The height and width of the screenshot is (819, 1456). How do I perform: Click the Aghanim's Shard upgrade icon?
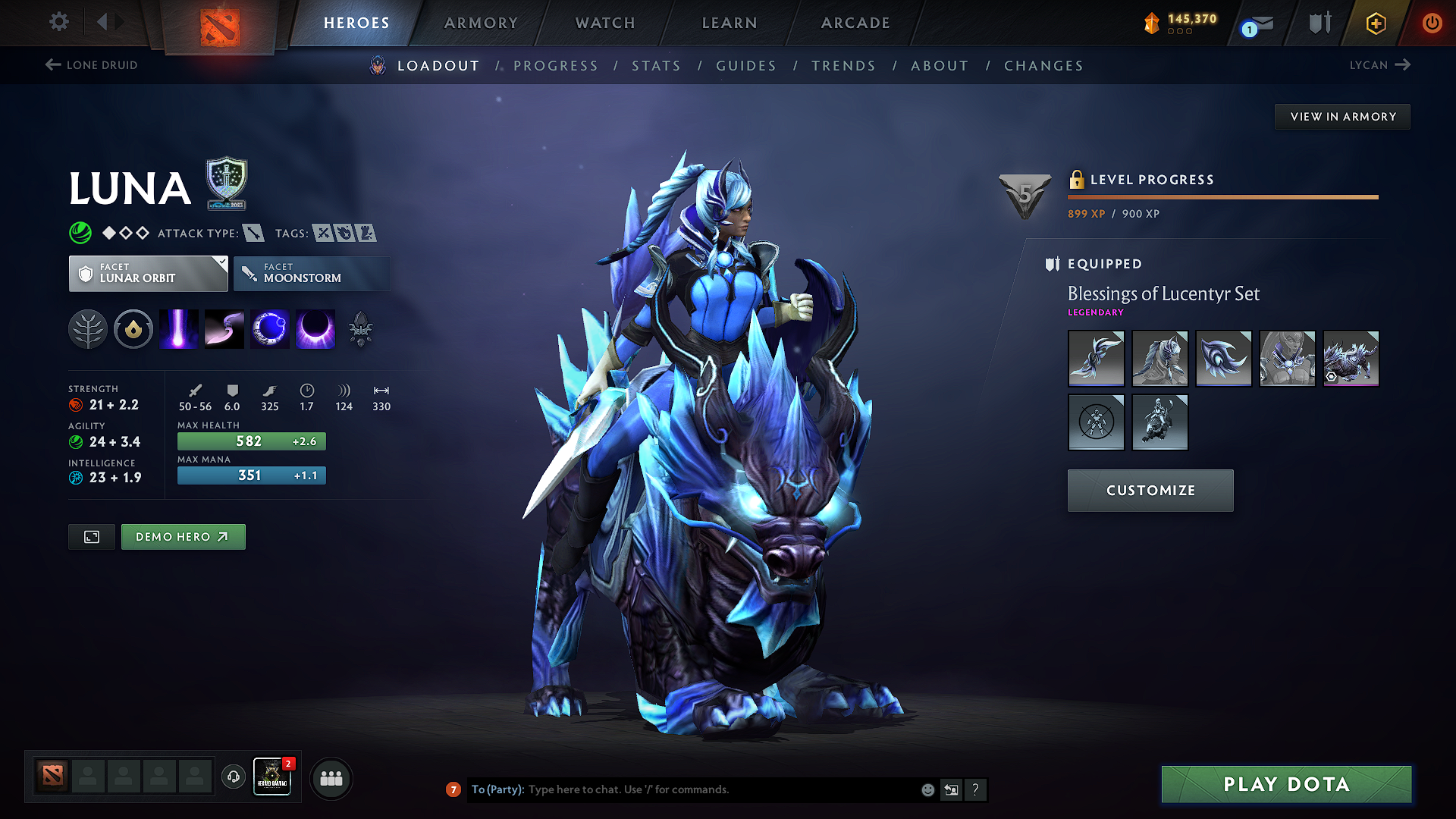pos(362,328)
